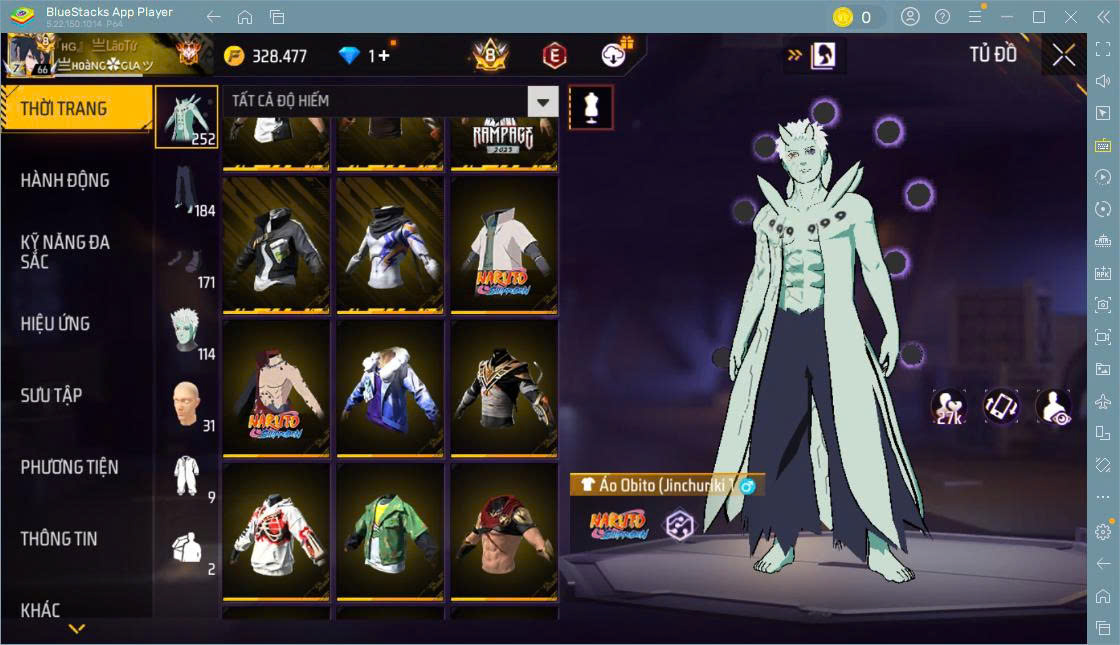Choose the head subcategory with 114 items
Image resolution: width=1120 pixels, height=645 pixels.
pyautogui.click(x=186, y=332)
